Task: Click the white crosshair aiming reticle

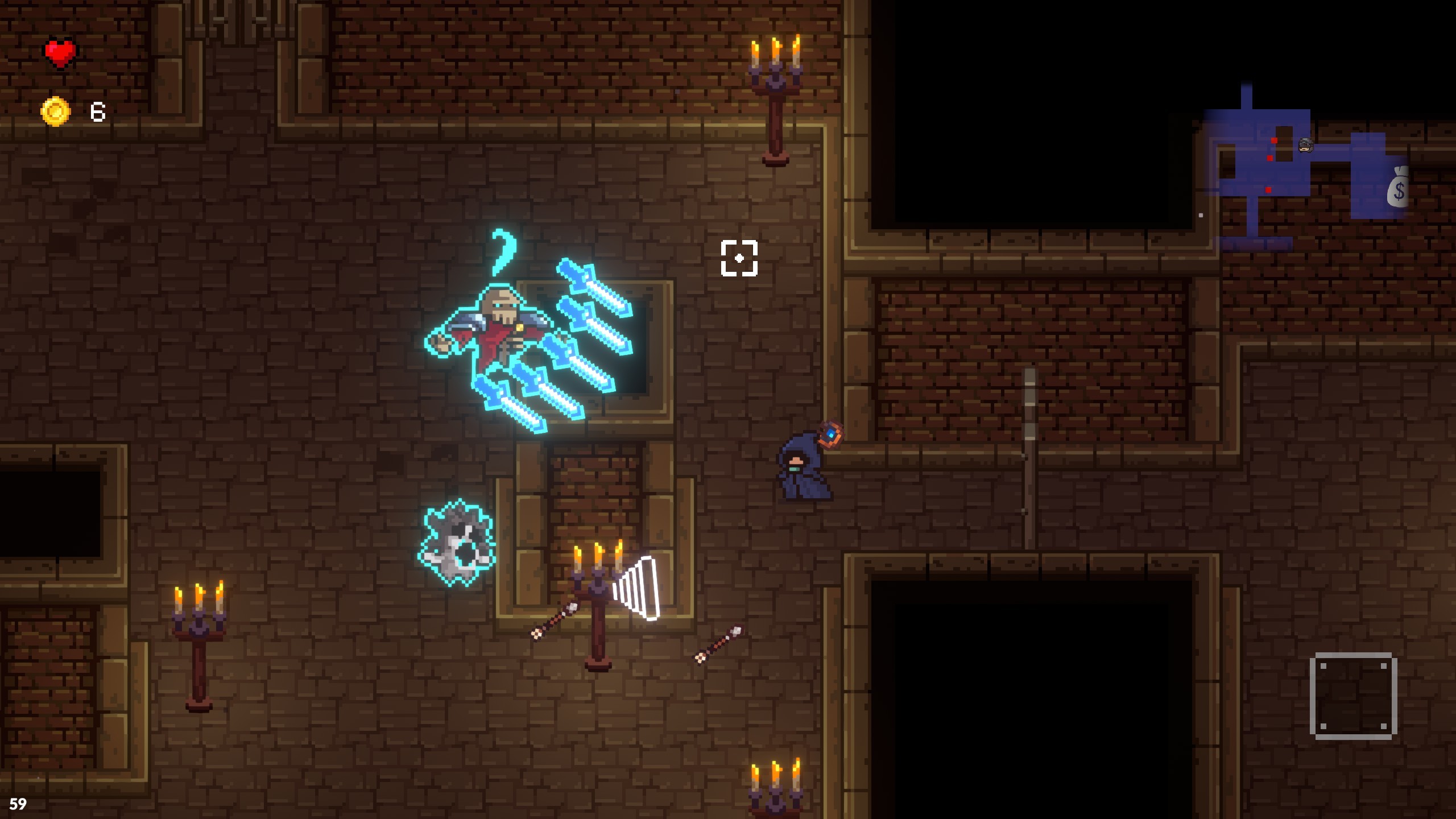Action: pos(739,258)
